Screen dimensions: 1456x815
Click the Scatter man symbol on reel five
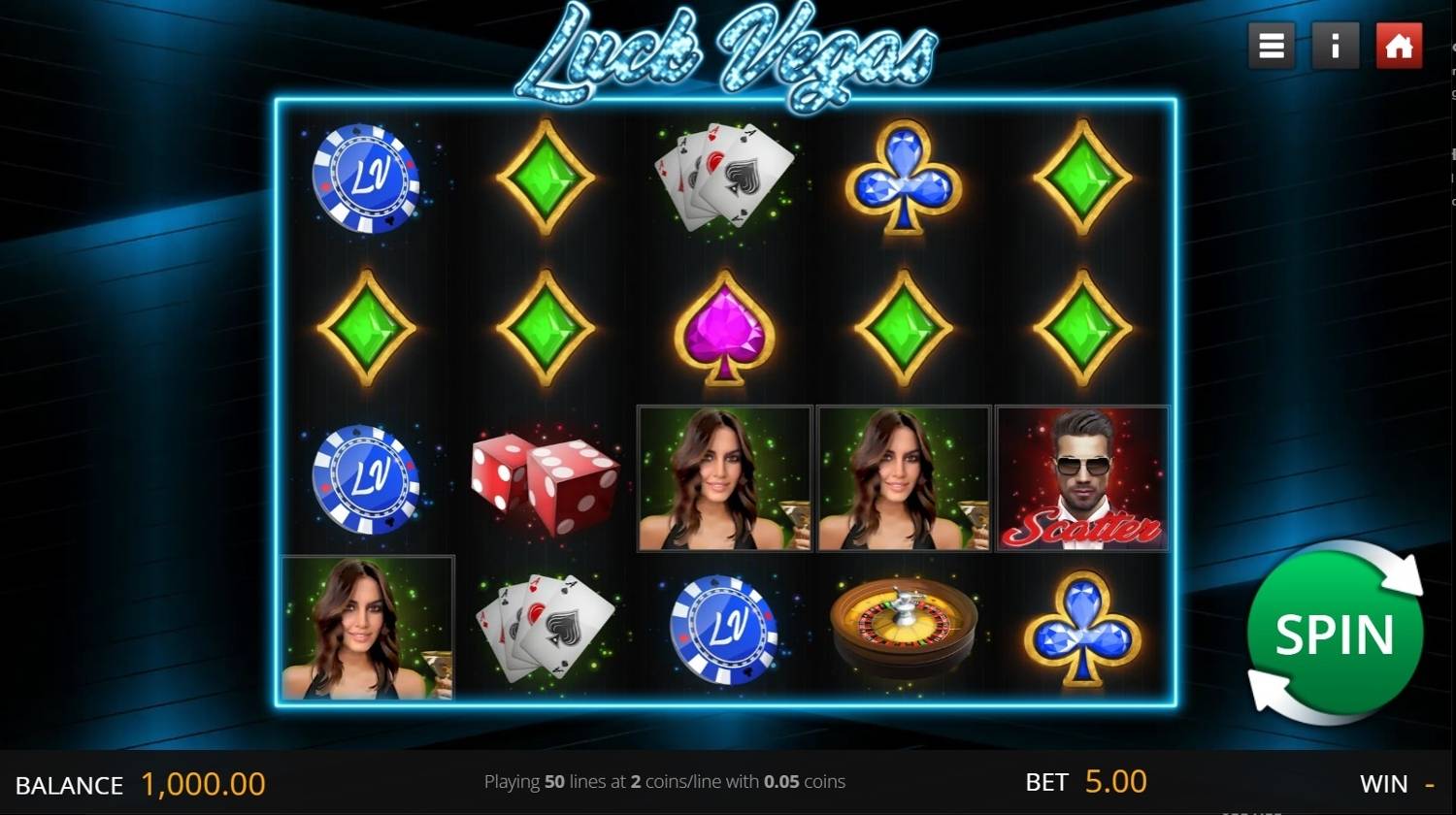click(x=1081, y=477)
